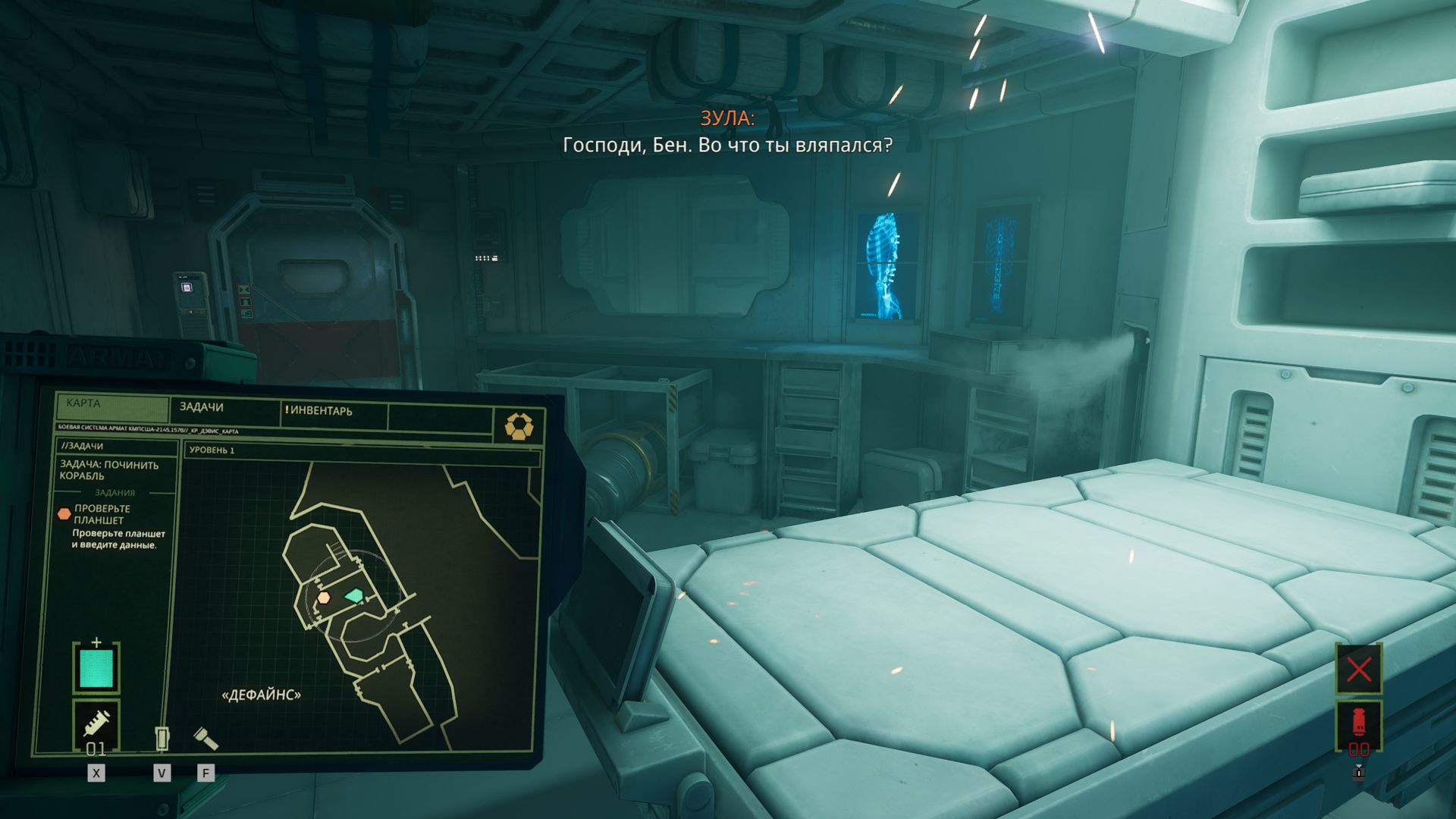The image size is (1456, 819).
Task: Select the 'Проверьте планшет' objective entry
Action: 102,514
